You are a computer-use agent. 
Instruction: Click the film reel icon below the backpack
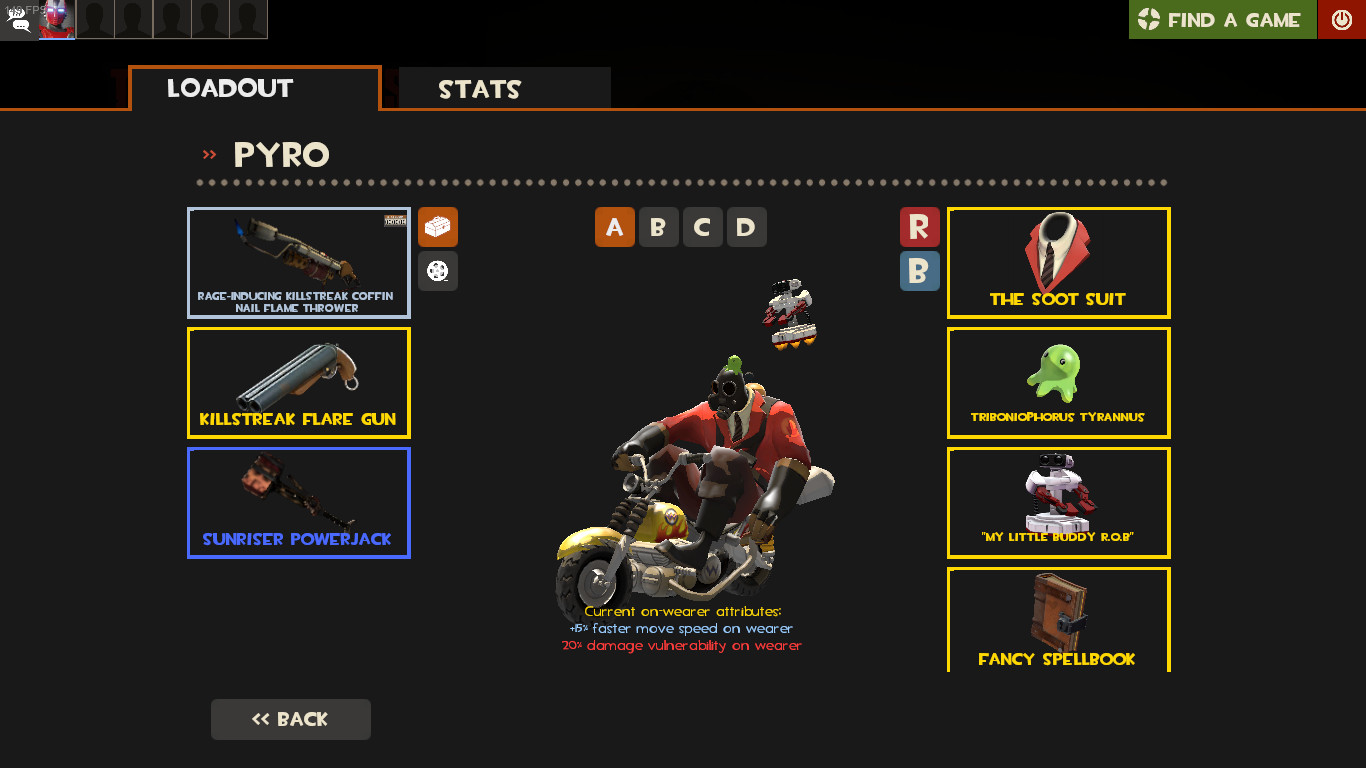coord(438,270)
